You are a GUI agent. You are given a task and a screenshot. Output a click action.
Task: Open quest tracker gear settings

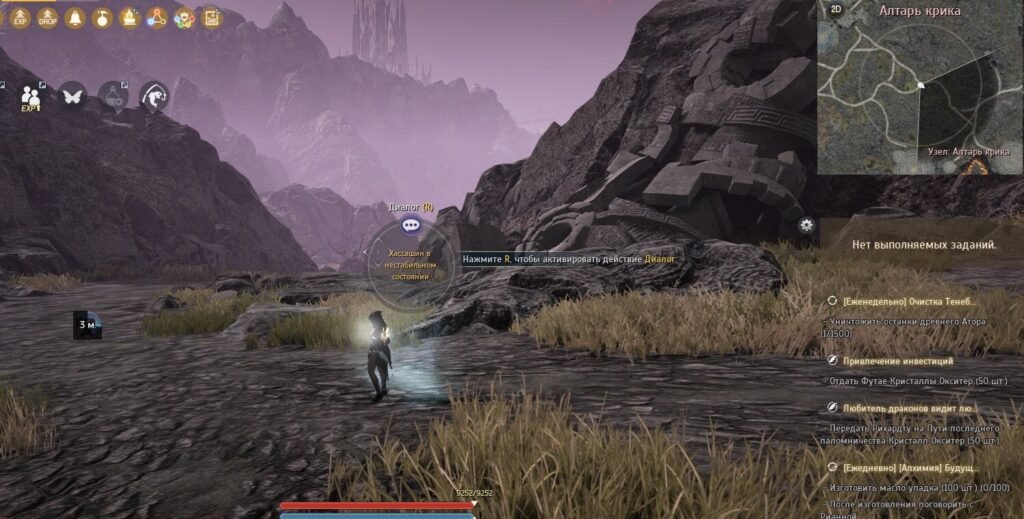807,225
